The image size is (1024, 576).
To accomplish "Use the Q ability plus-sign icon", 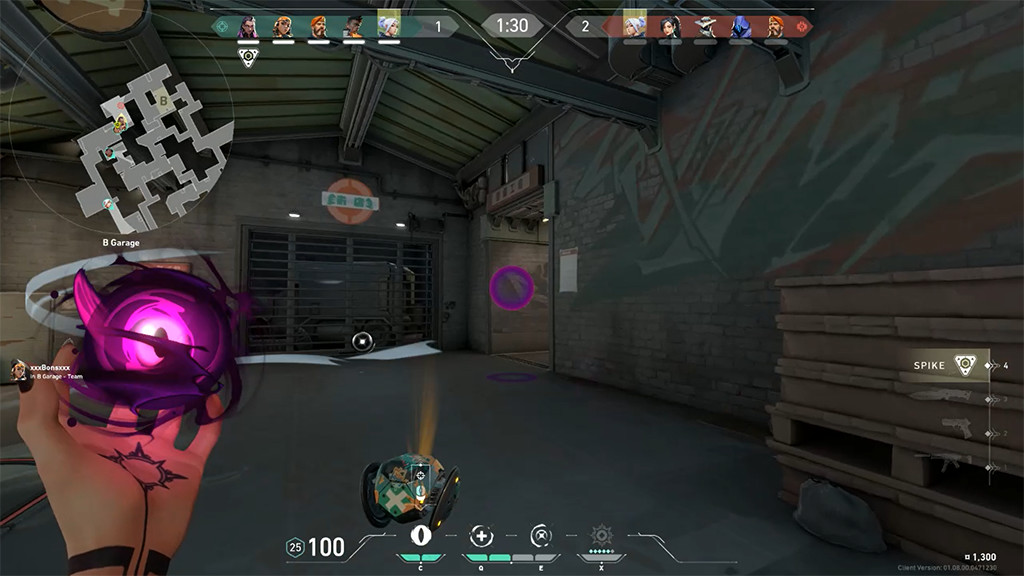I will [x=481, y=535].
